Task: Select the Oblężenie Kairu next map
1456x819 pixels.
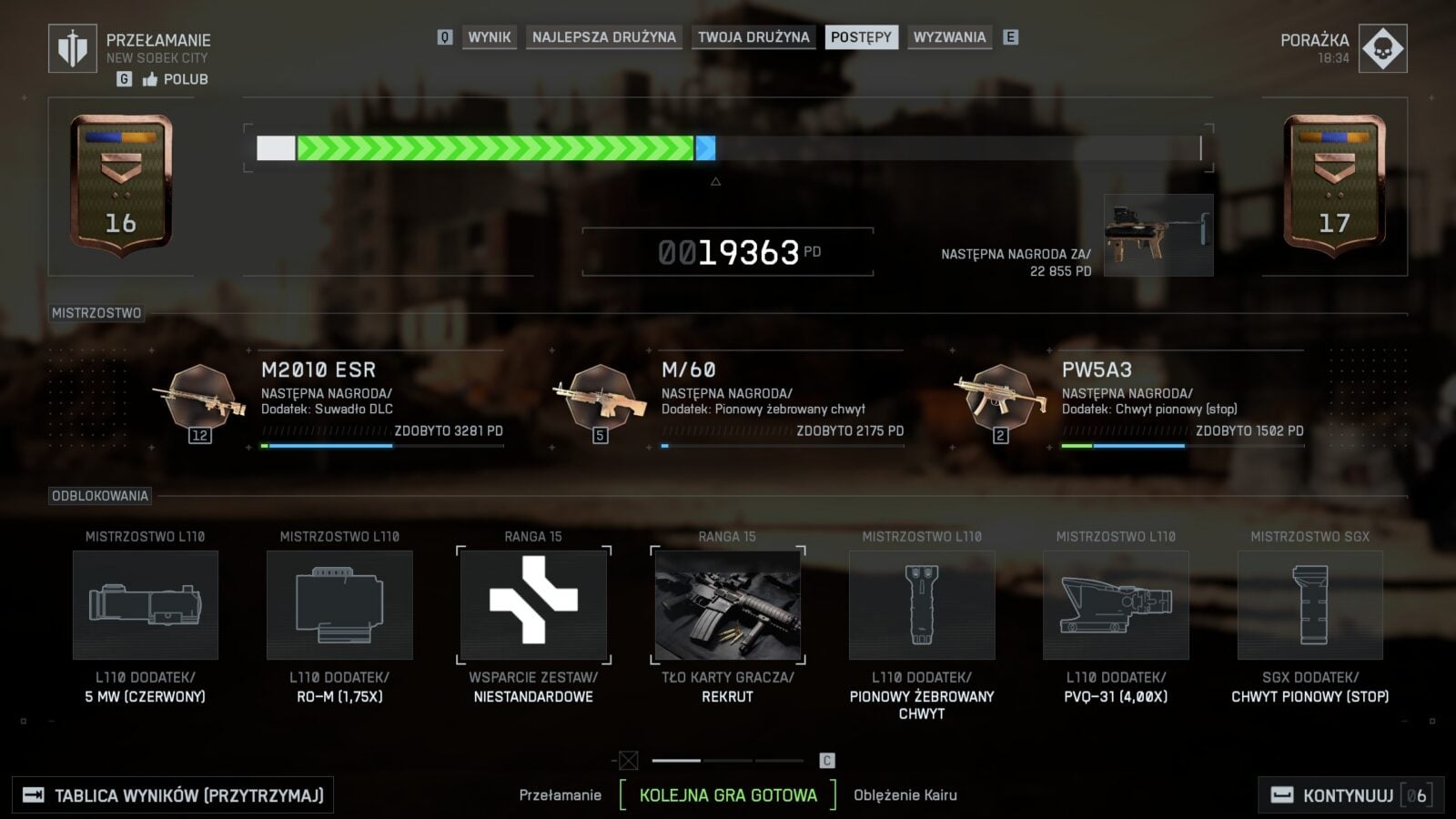Action: 905,795
